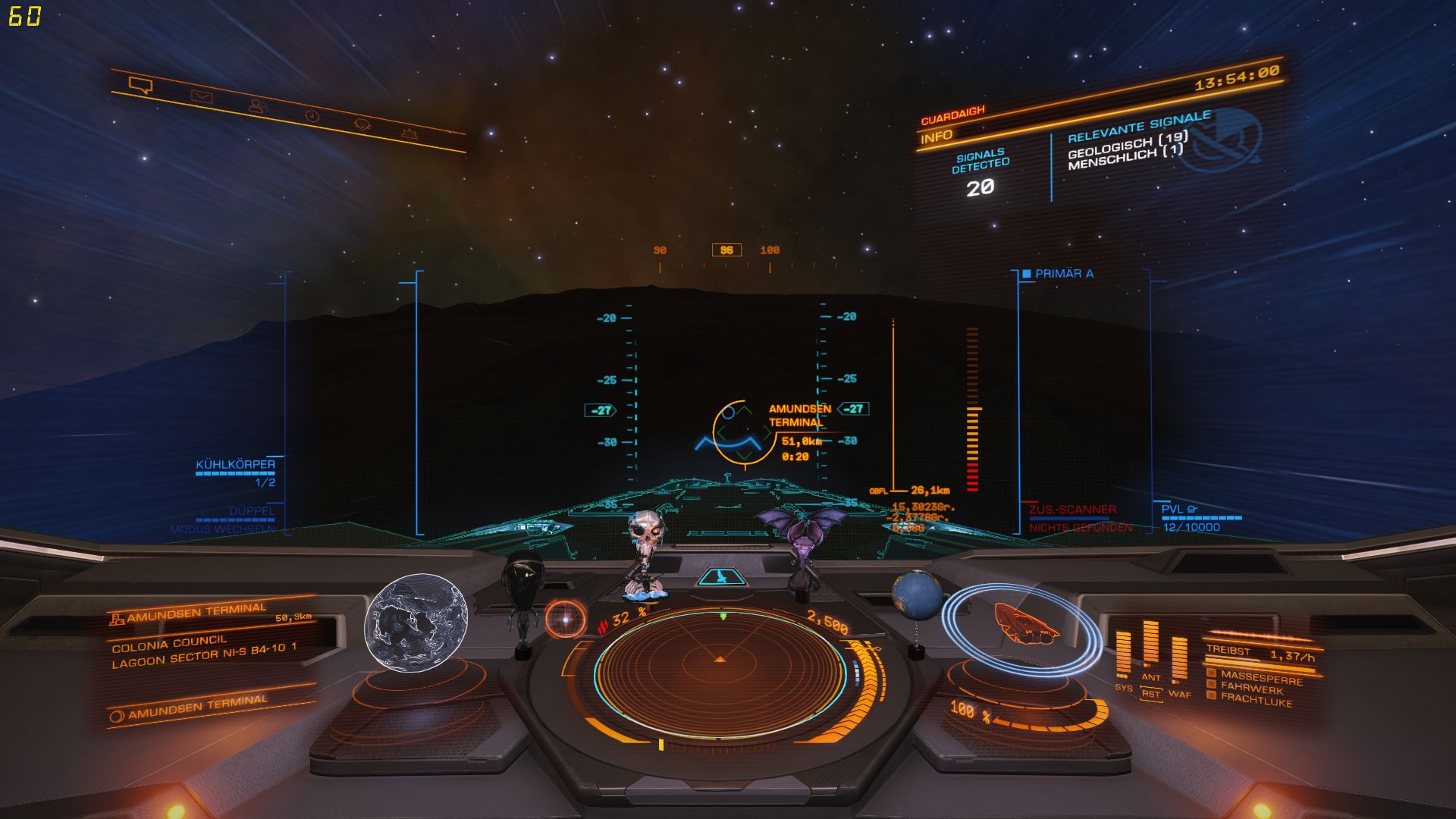
Task: Click the PVL weapon module readout
Action: pos(1191,519)
